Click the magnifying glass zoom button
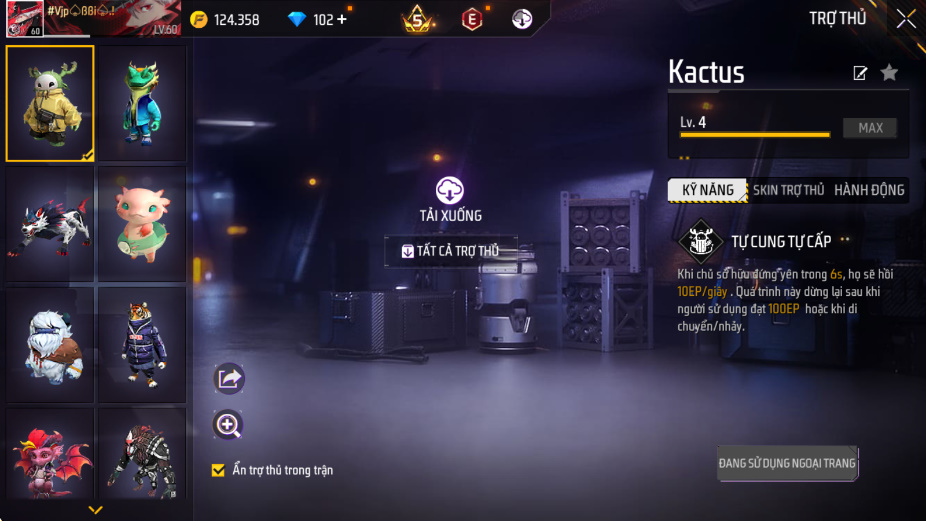The image size is (926, 521). pos(229,426)
